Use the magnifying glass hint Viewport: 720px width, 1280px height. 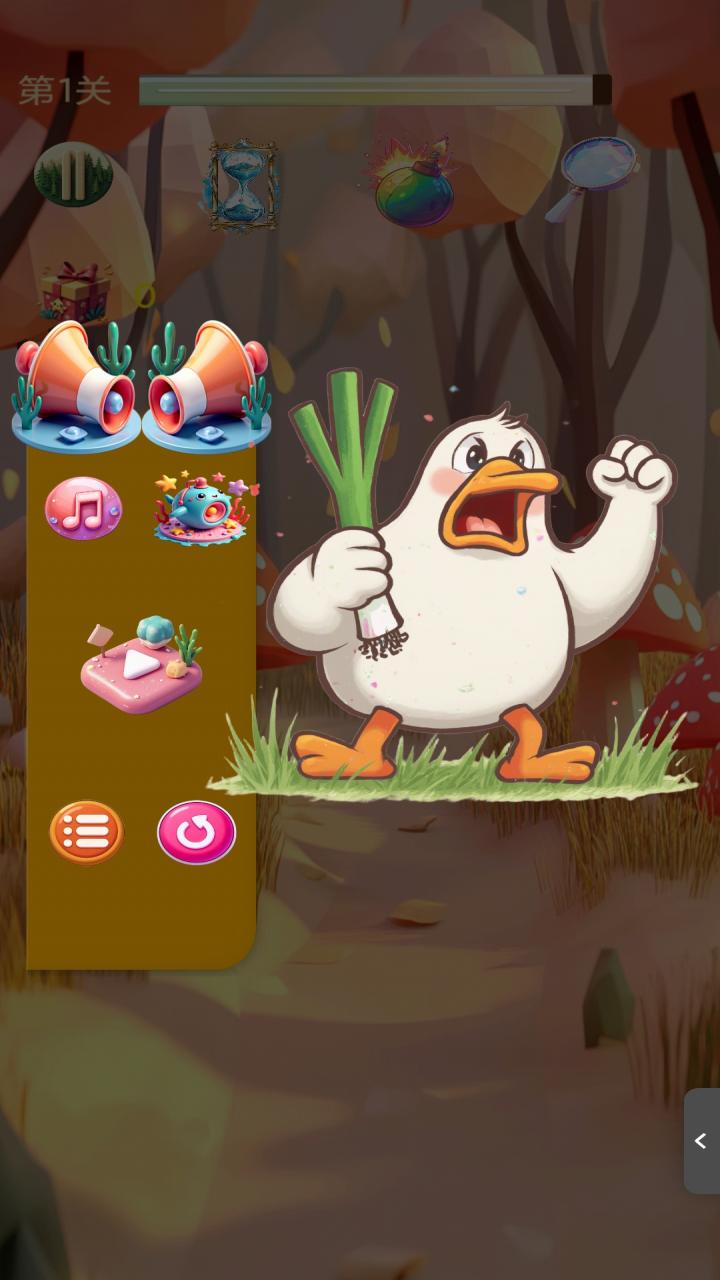pos(592,177)
